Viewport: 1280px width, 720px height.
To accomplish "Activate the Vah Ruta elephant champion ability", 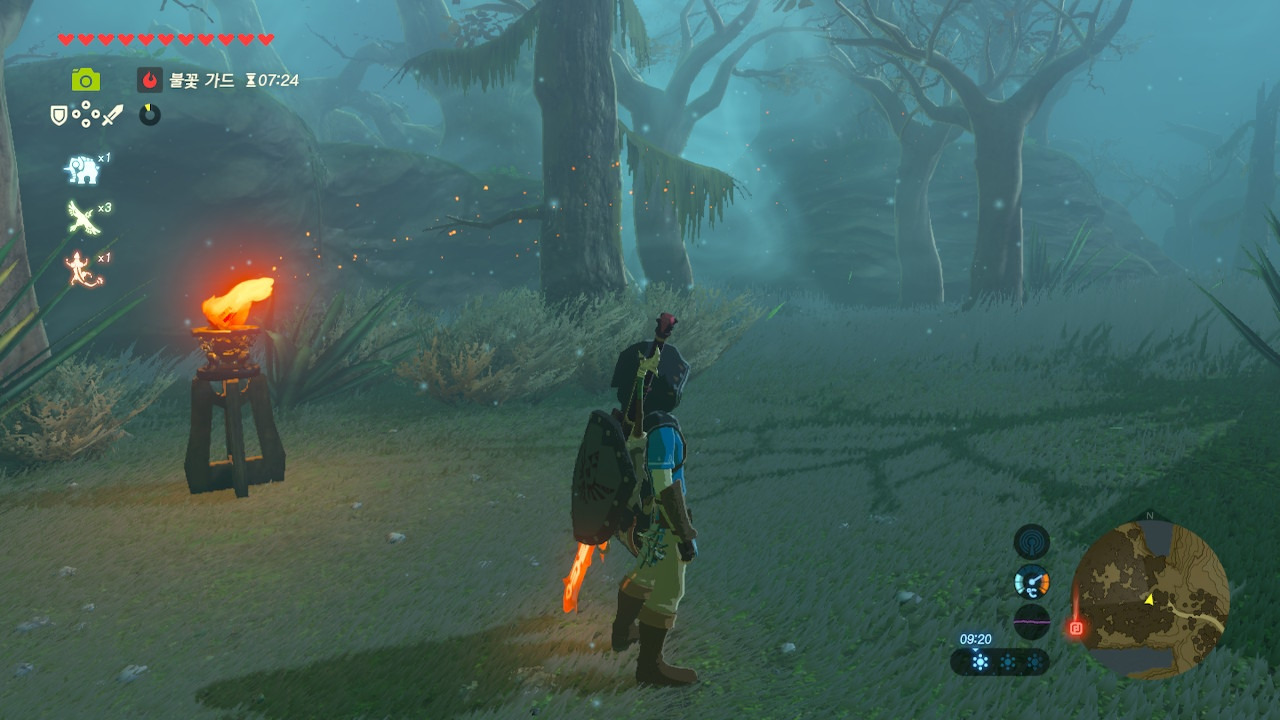I will tap(82, 170).
